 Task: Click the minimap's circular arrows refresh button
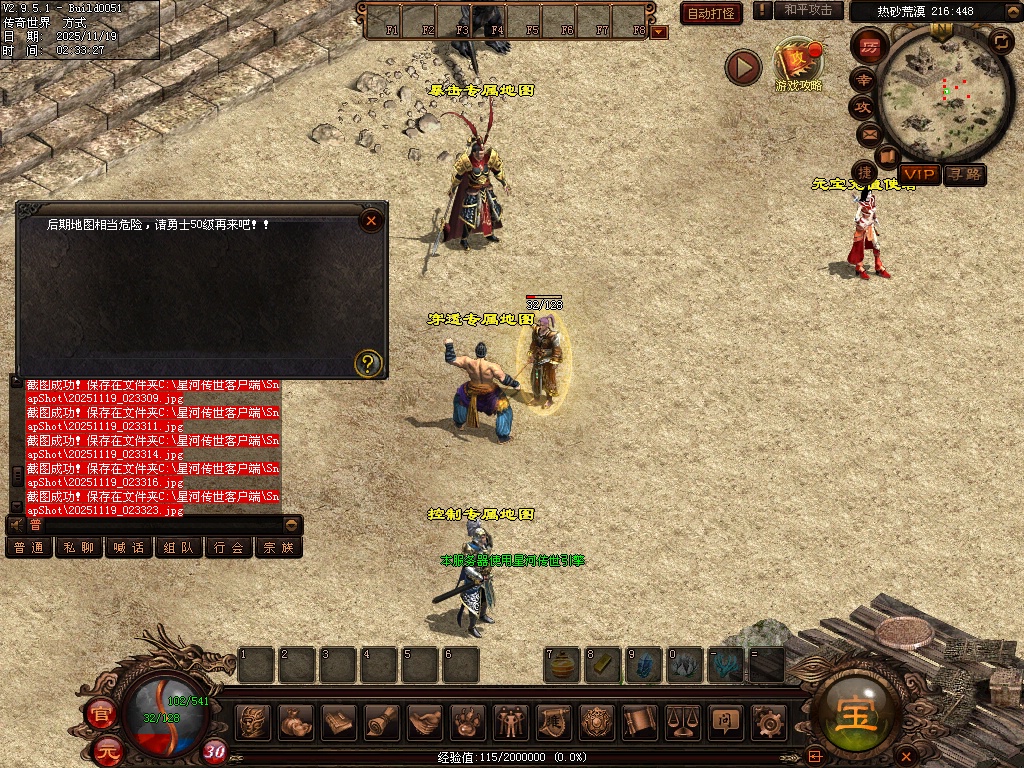tap(1000, 41)
